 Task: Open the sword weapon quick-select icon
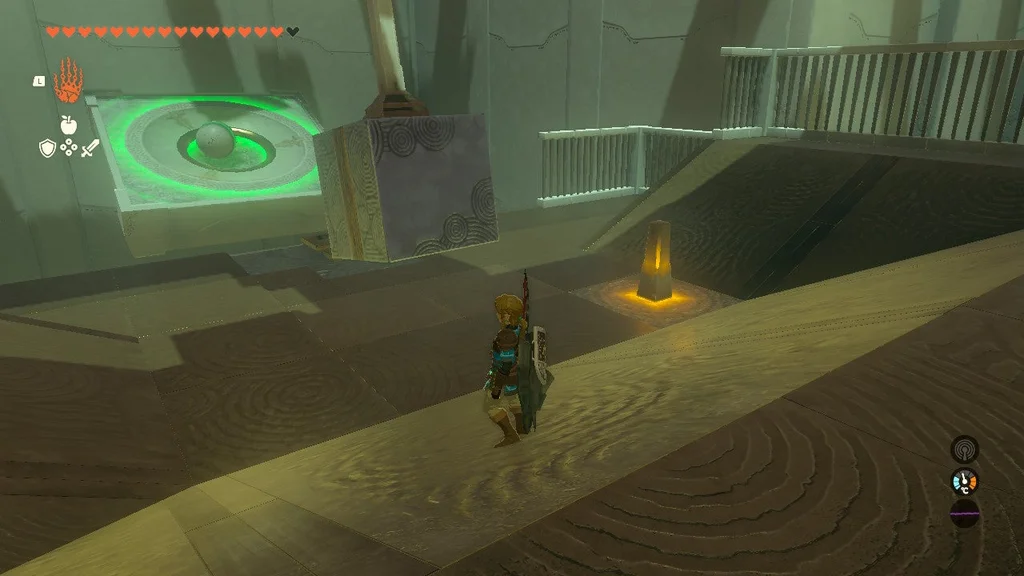[x=90, y=148]
